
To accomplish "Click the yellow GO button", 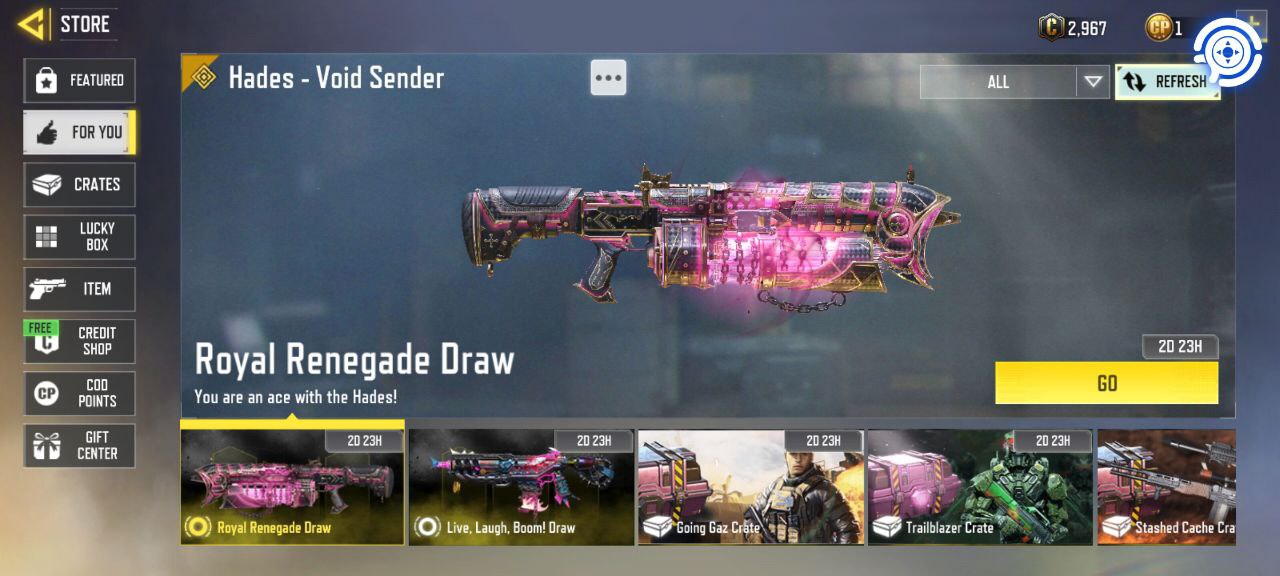I will click(x=1106, y=383).
